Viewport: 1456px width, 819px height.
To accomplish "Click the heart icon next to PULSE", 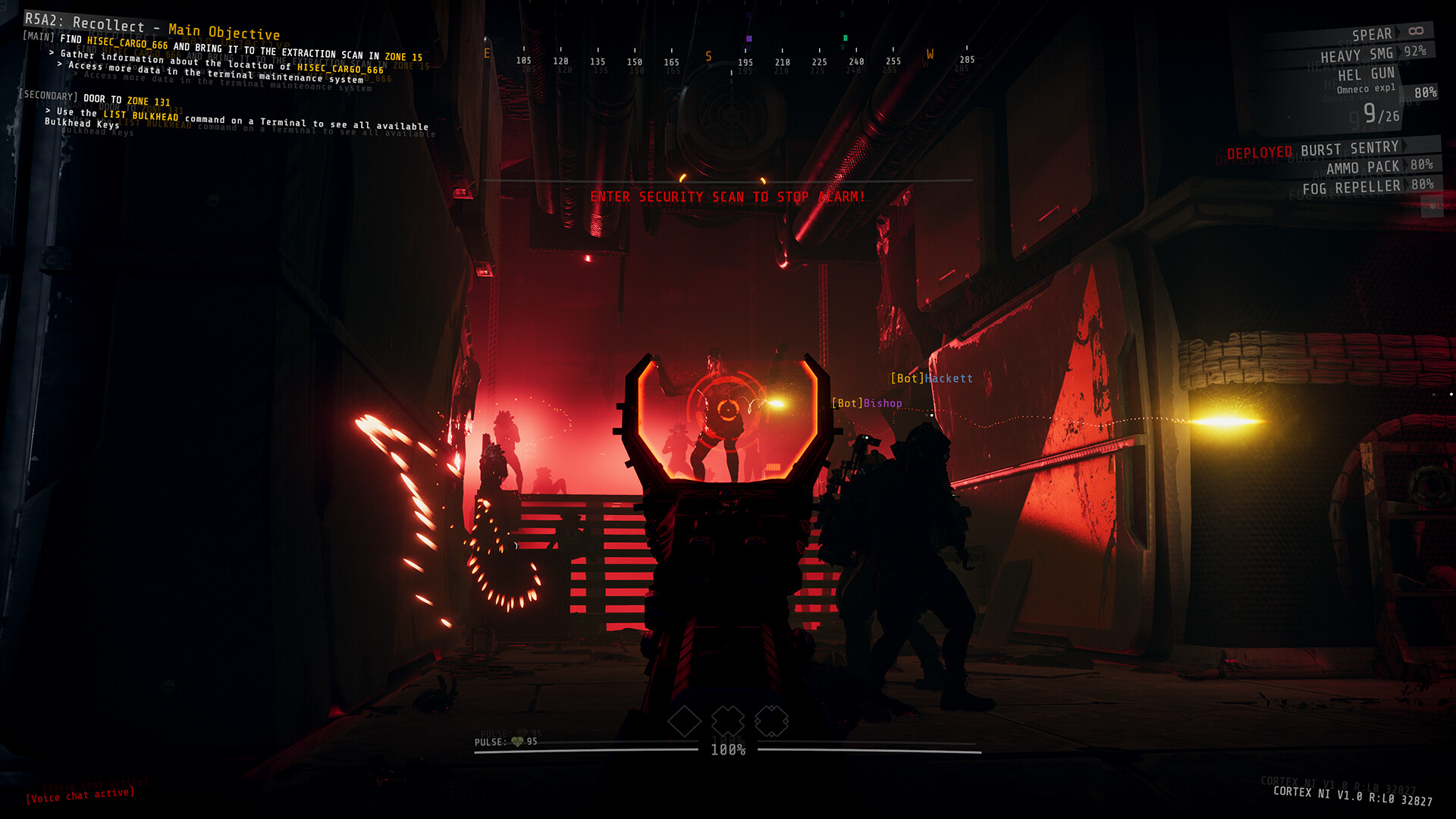I will pos(516,740).
